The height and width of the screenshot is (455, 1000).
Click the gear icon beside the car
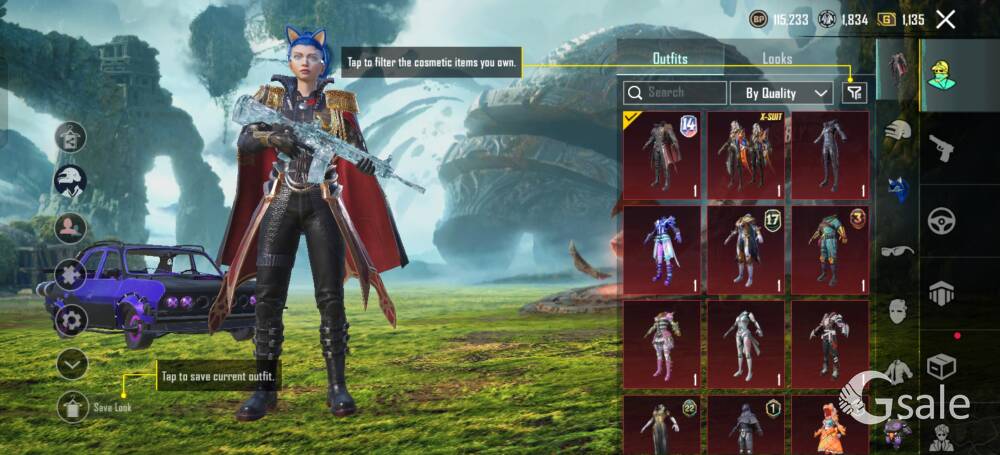(71, 320)
